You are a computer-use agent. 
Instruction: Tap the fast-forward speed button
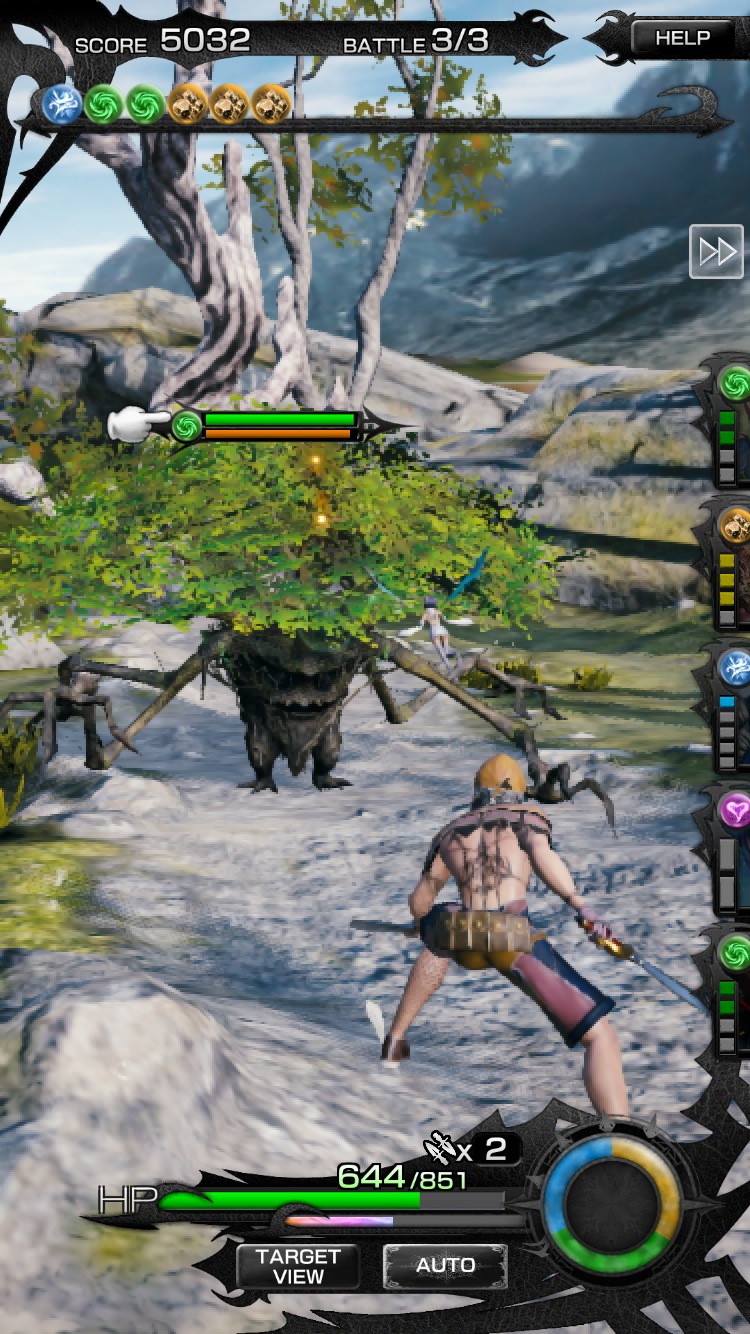pos(716,251)
